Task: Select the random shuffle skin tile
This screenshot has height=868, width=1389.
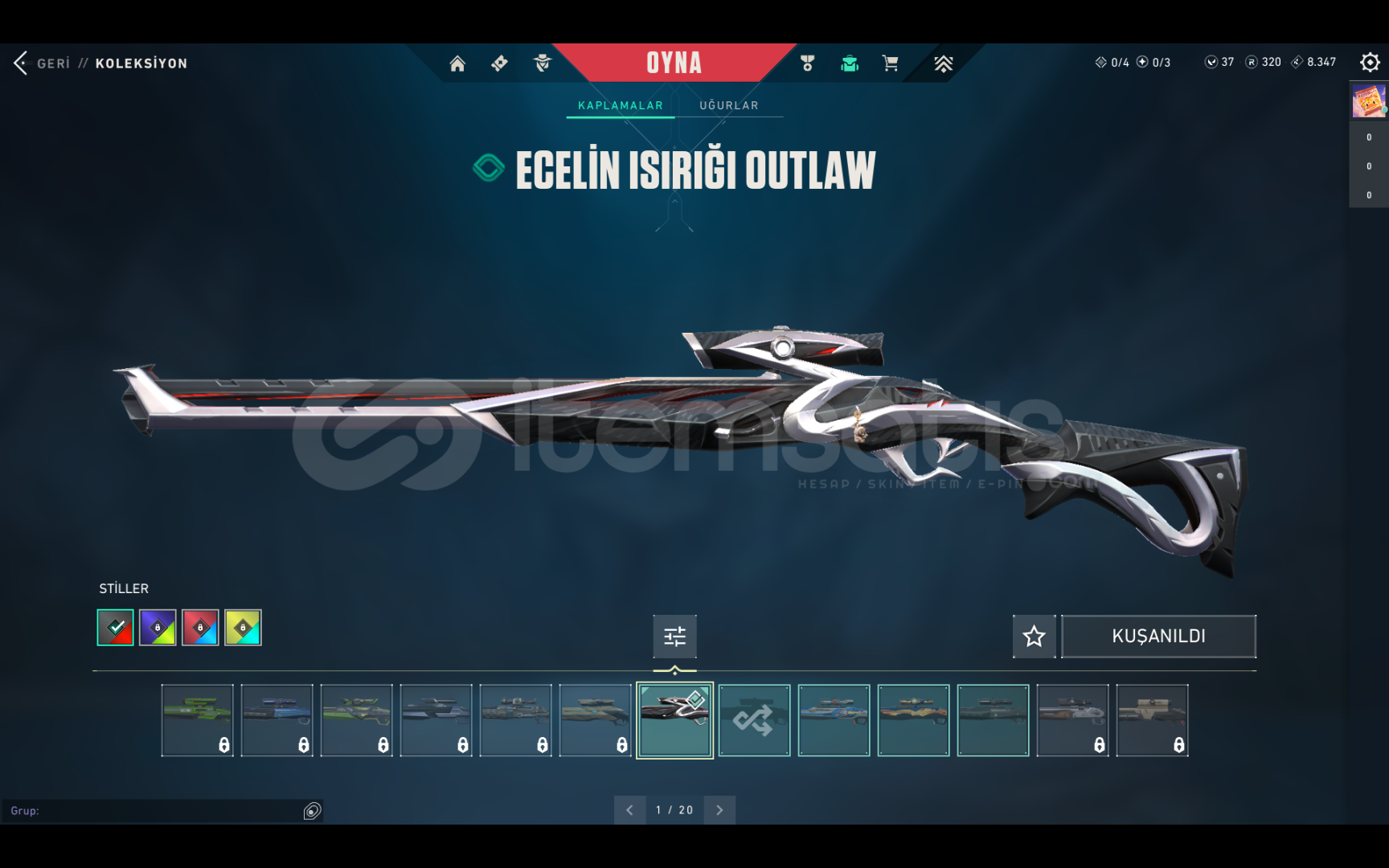Action: [x=754, y=720]
